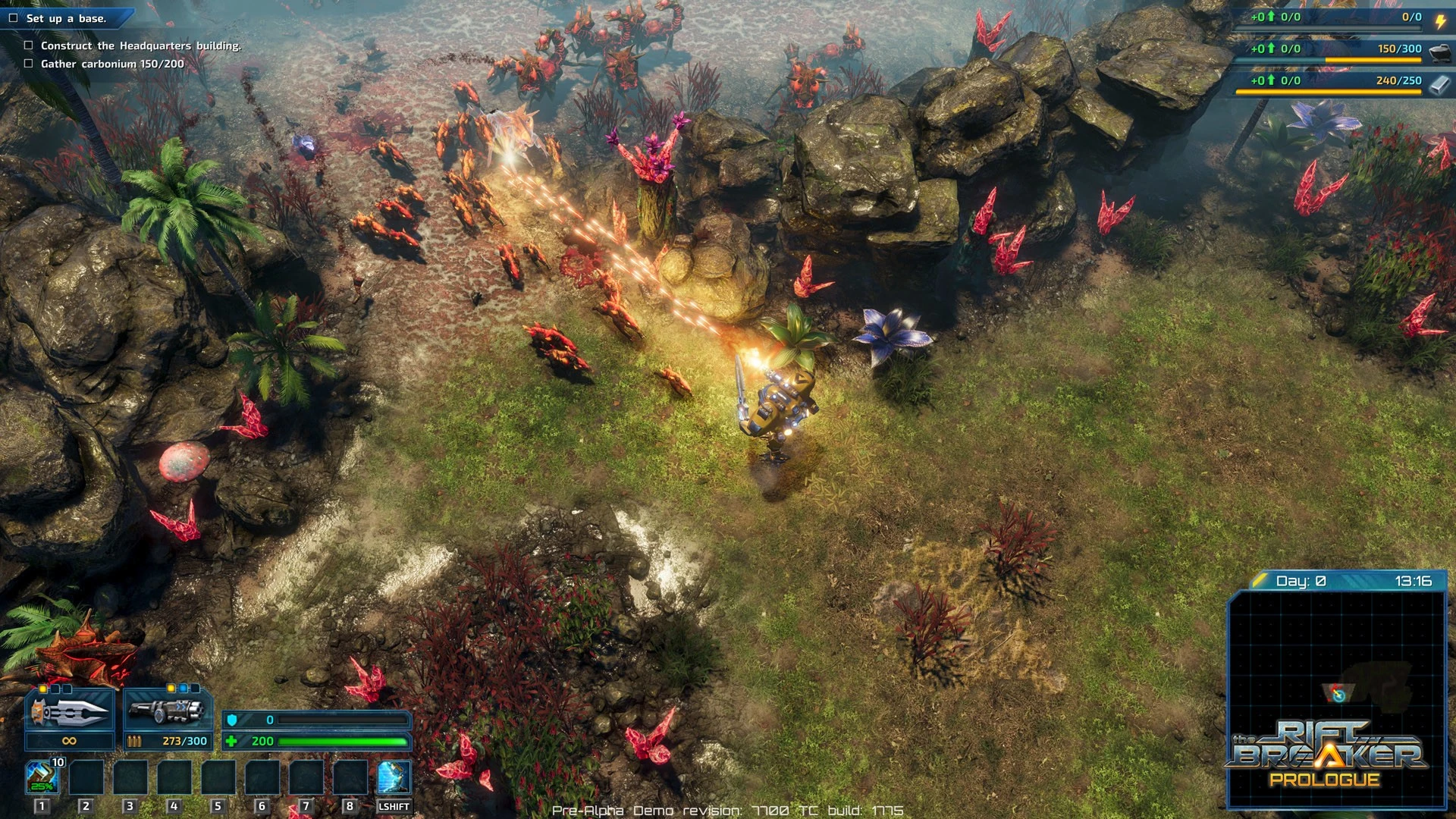Select the 'Gather carbonium 150/200' objective
This screenshot has width=1456, height=819.
(x=112, y=64)
